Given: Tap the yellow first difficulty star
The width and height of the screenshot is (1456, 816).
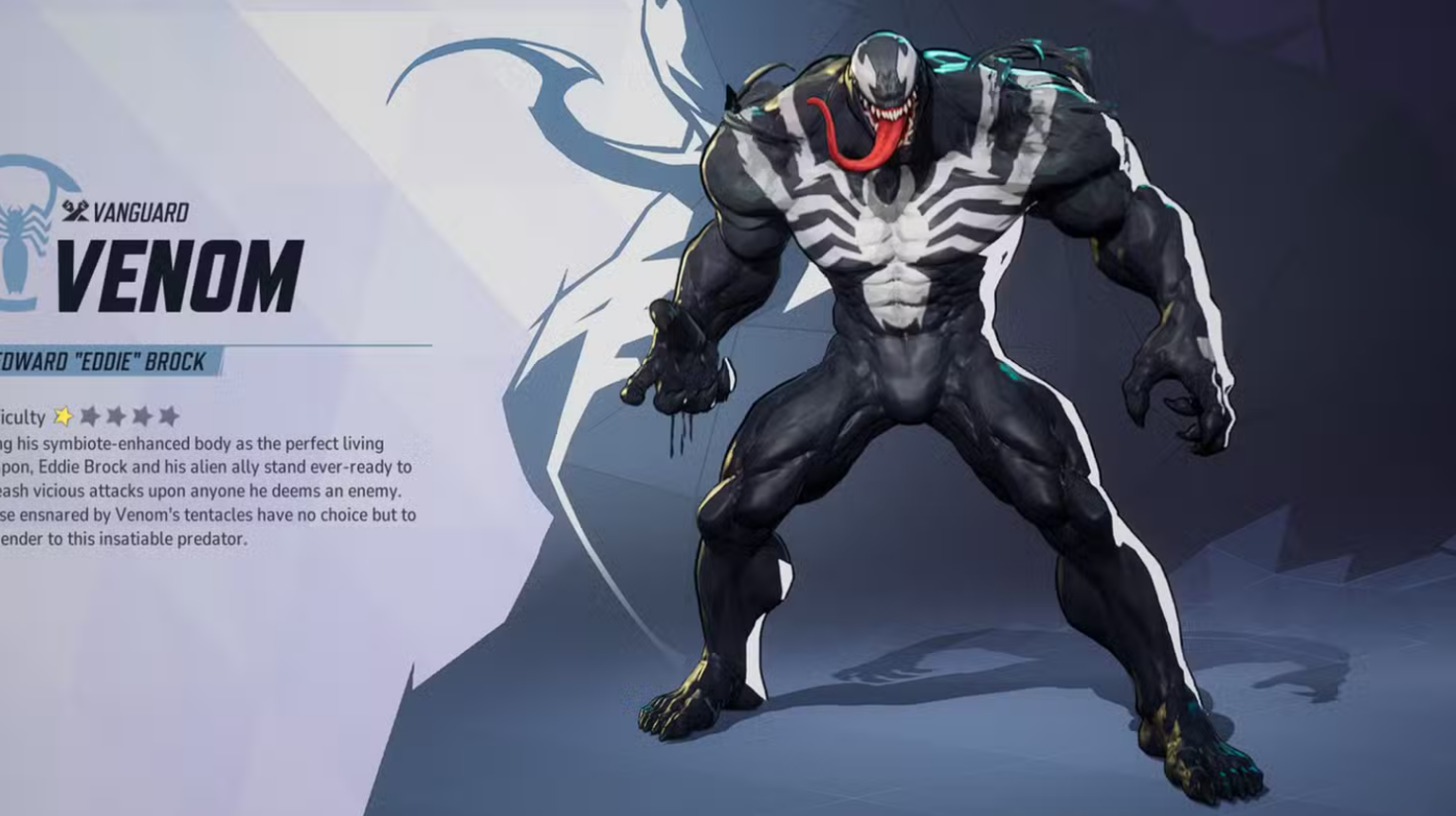Looking at the screenshot, I should coord(63,414).
